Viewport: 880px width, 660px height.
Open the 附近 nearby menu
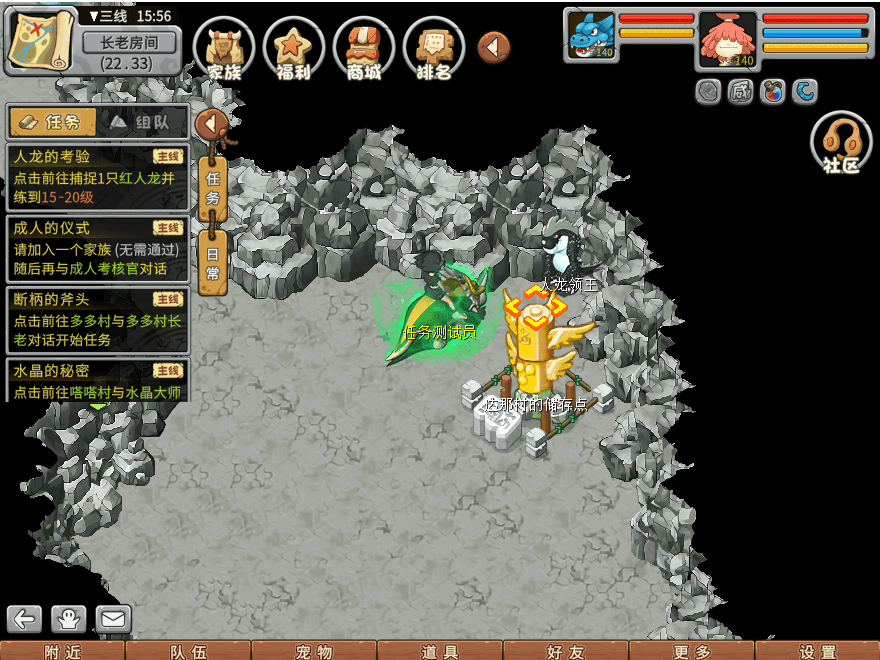click(62, 651)
